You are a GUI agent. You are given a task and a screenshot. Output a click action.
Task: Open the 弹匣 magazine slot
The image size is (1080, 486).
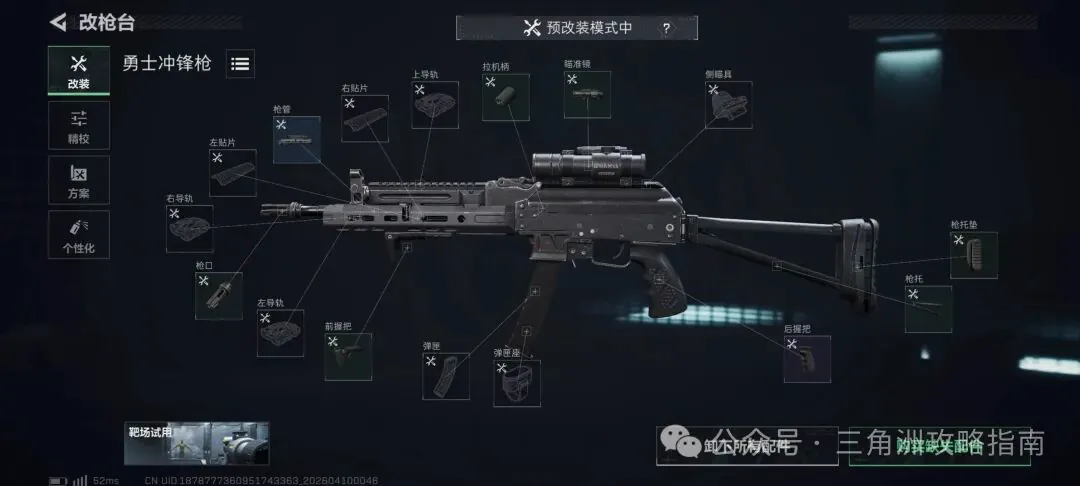(x=446, y=375)
